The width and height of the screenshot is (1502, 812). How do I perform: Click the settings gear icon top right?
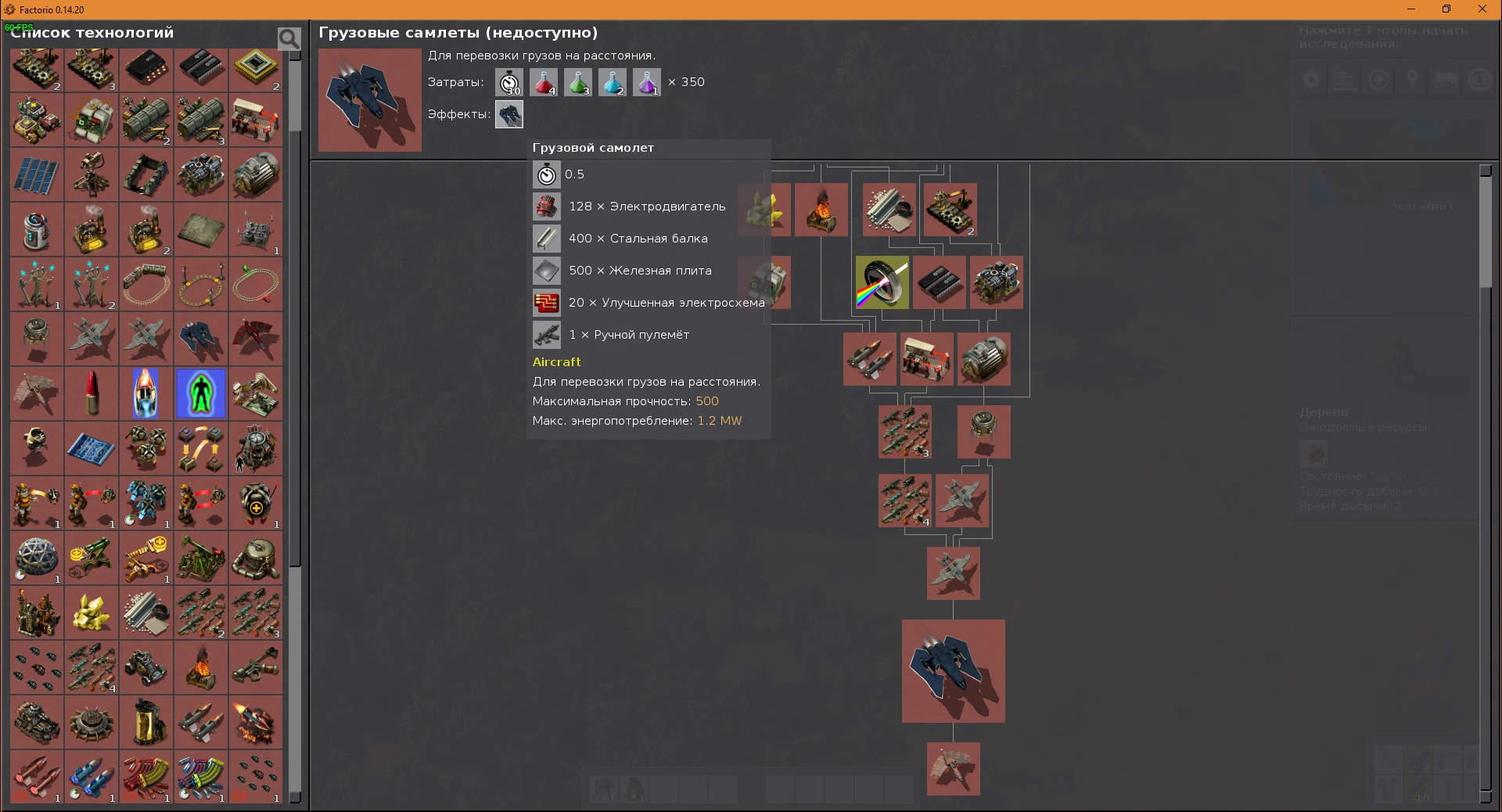[1312, 79]
